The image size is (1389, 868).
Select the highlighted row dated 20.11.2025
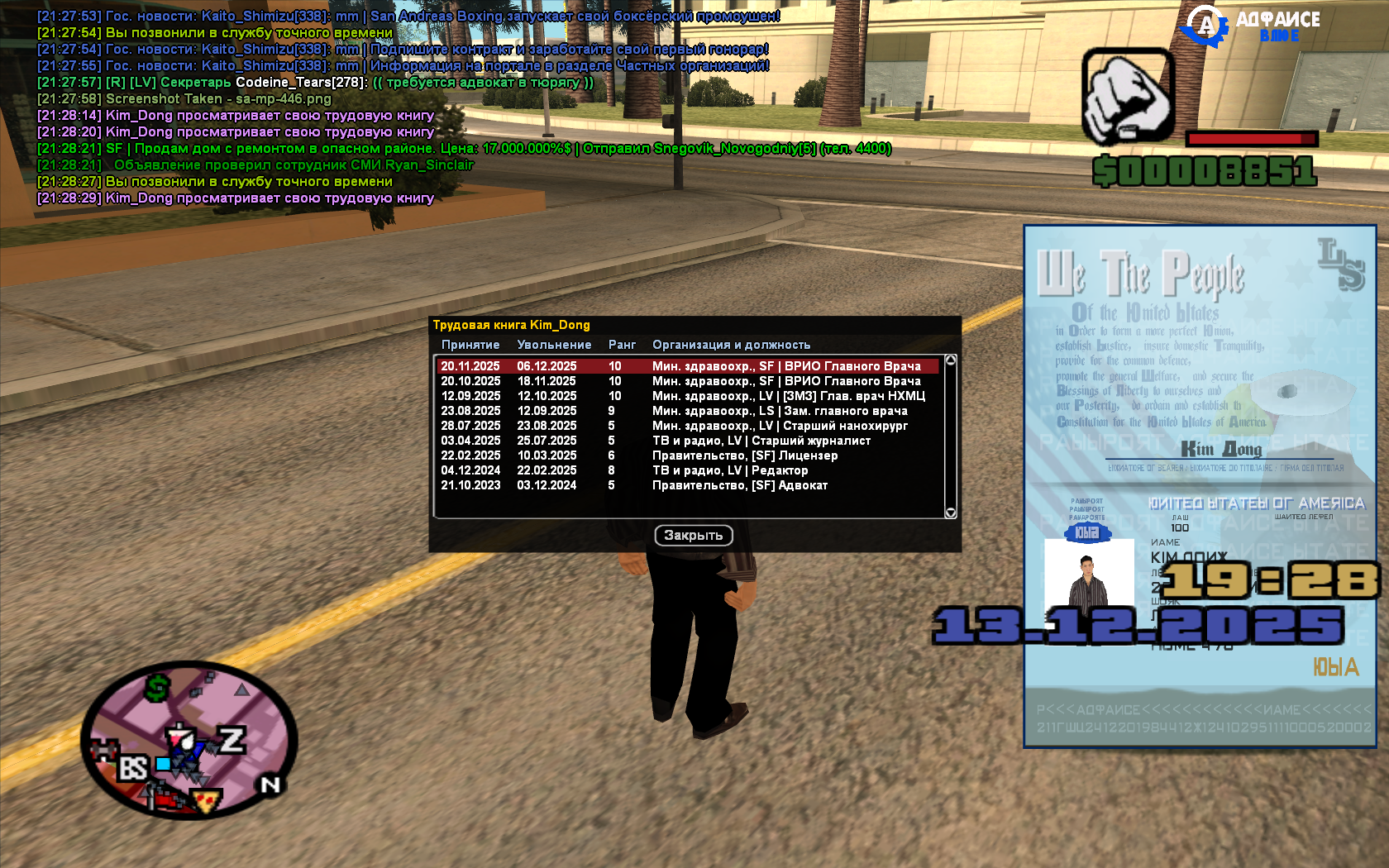point(686,365)
